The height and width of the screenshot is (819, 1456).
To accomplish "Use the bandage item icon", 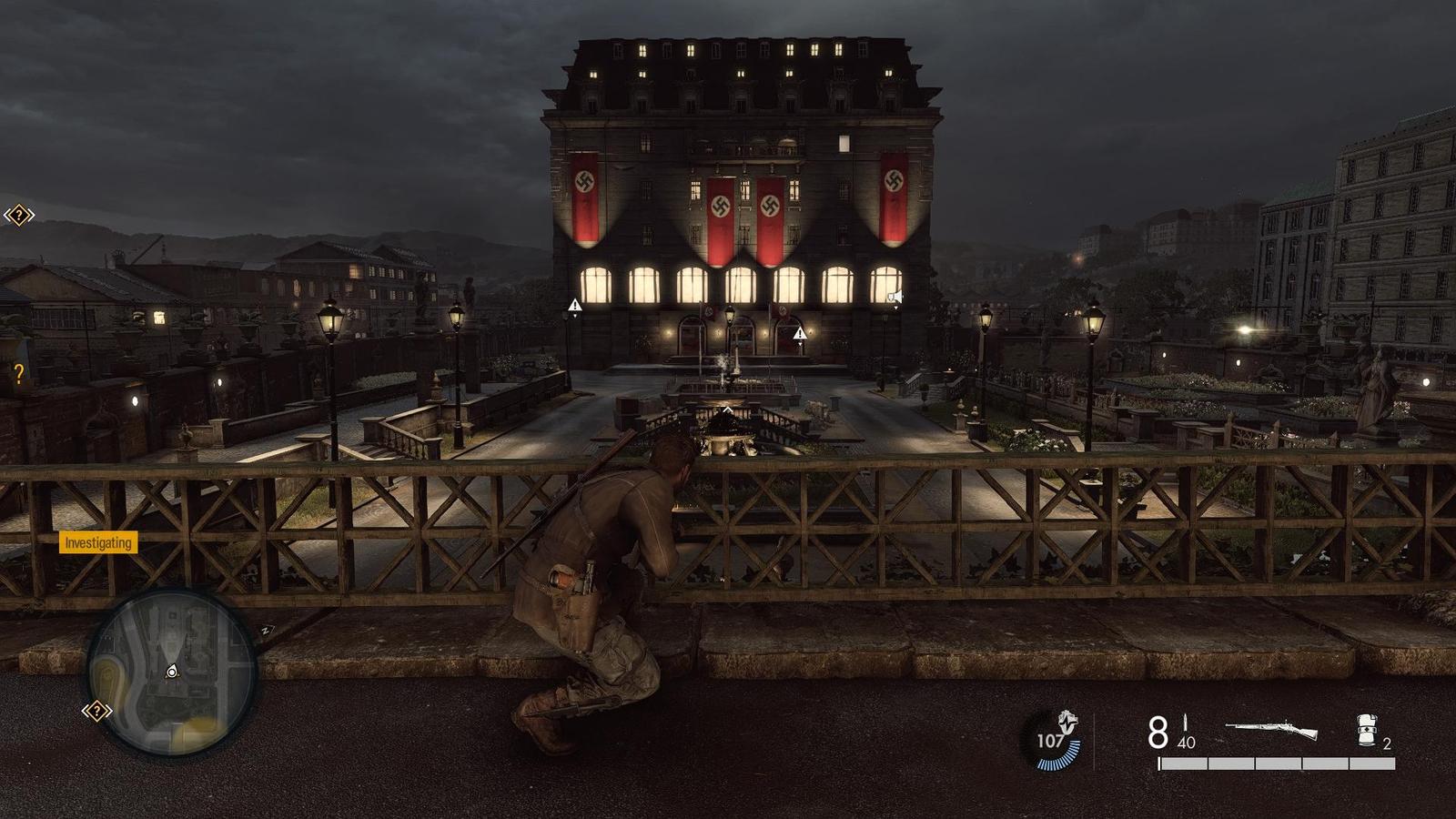I will (1367, 730).
